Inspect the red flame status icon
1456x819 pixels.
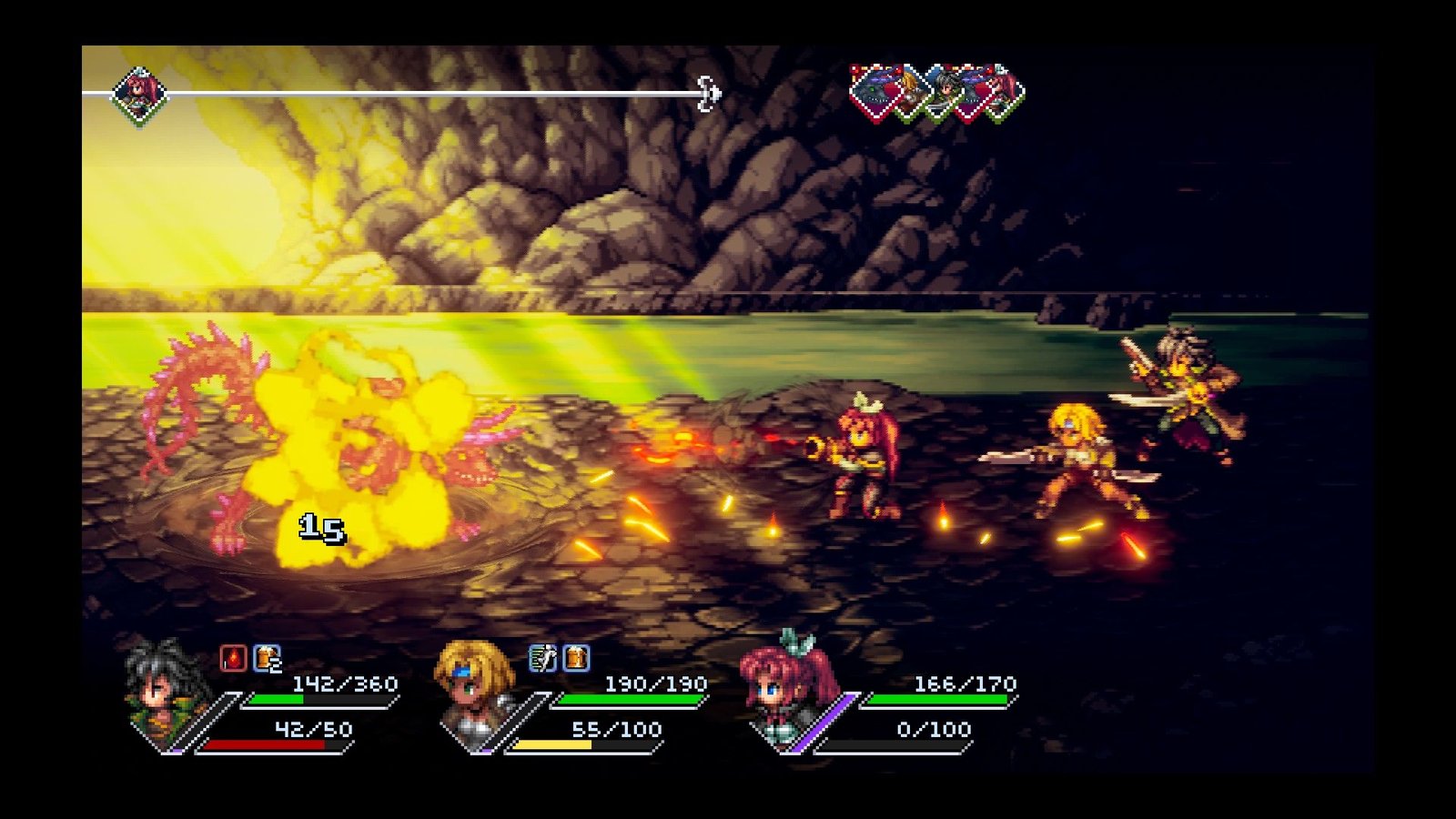click(234, 658)
